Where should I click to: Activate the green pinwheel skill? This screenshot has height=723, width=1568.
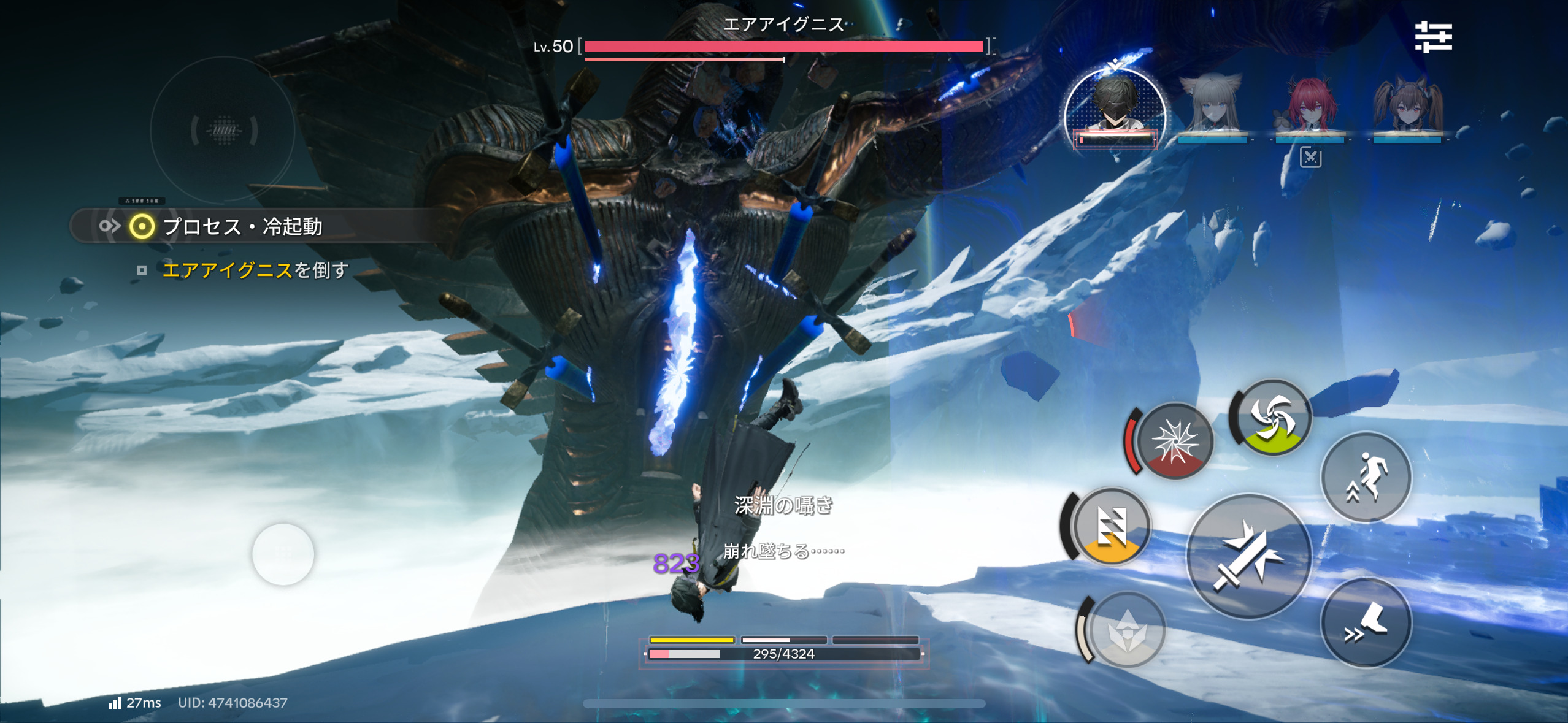(x=1272, y=417)
